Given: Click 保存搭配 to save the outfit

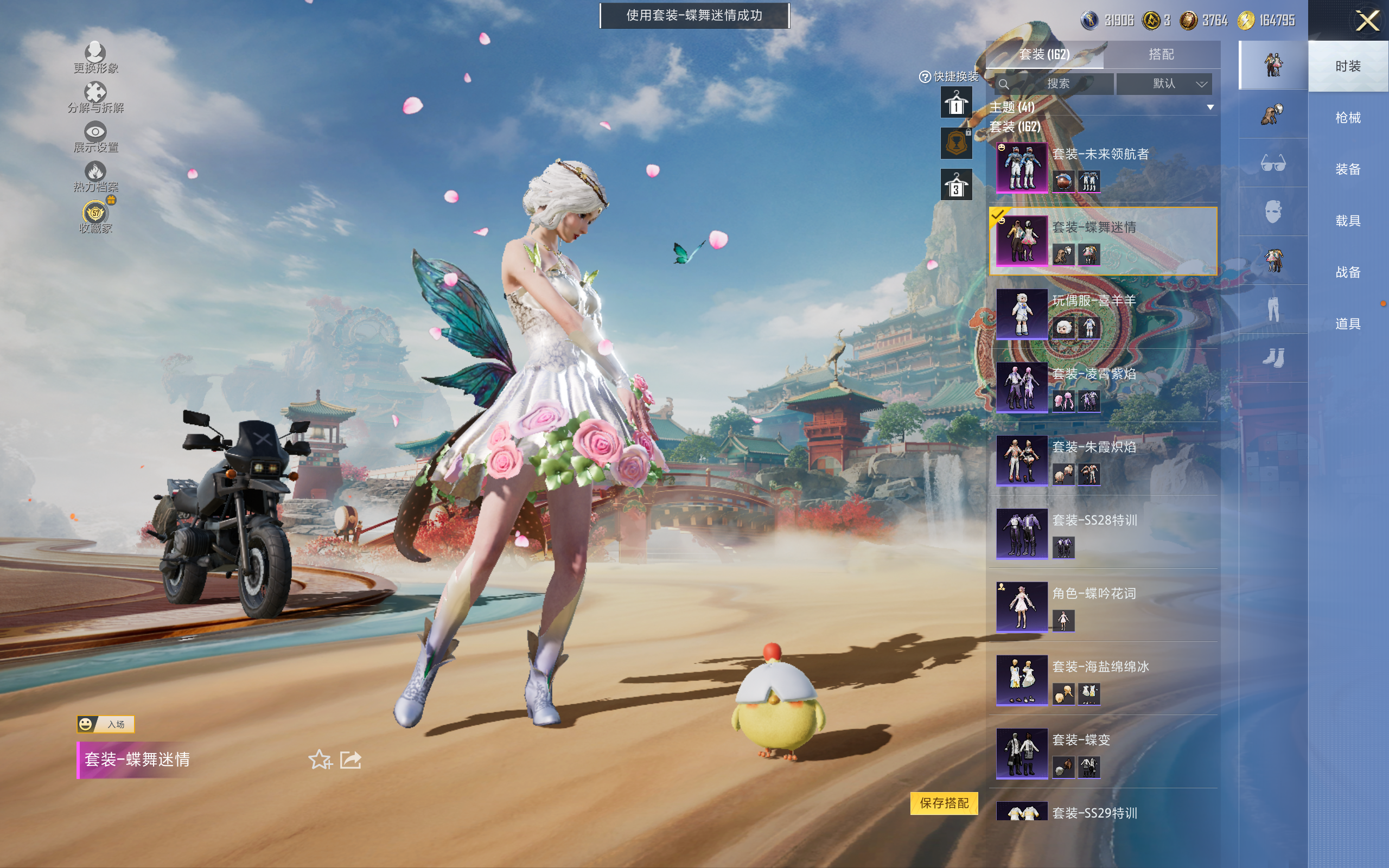Looking at the screenshot, I should pyautogui.click(x=944, y=802).
